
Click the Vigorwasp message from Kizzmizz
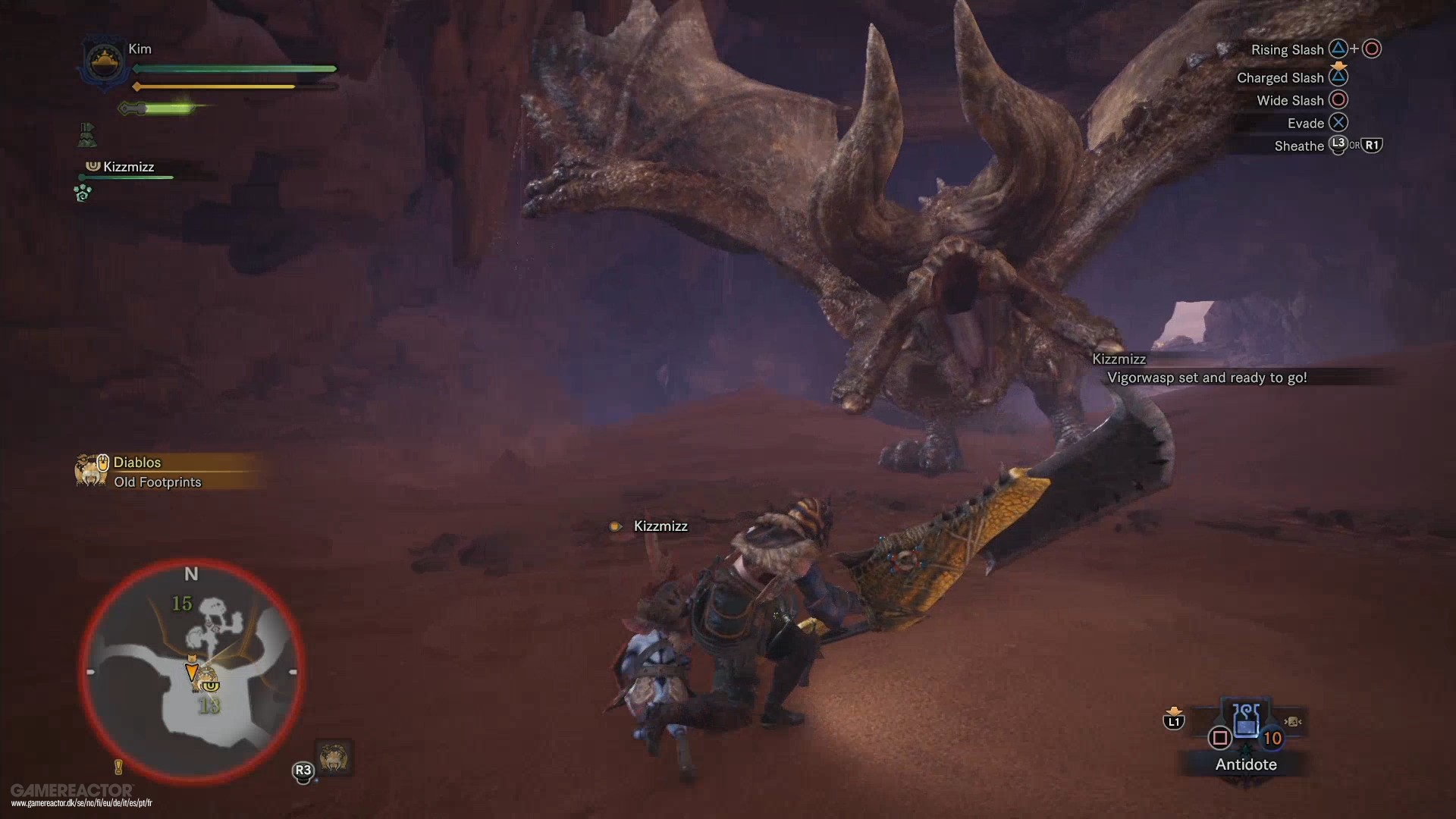coord(1206,377)
